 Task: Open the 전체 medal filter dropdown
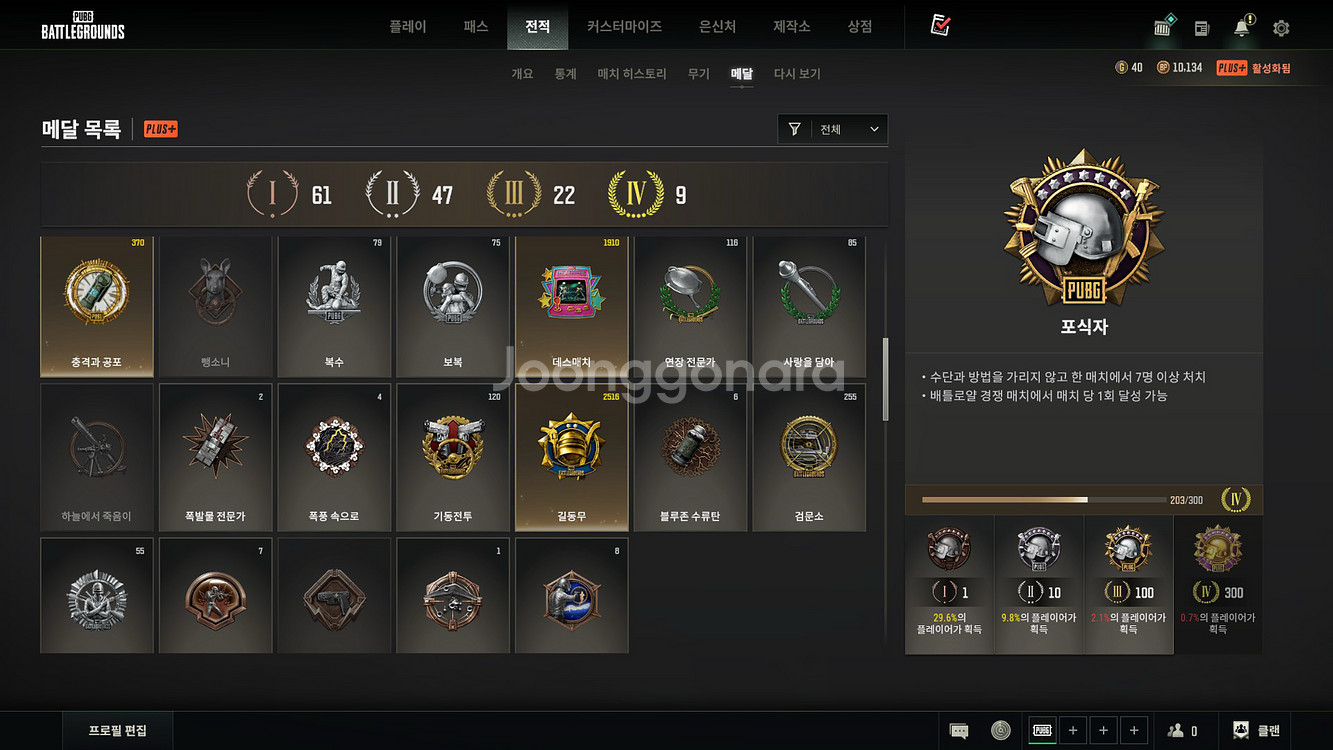(833, 129)
